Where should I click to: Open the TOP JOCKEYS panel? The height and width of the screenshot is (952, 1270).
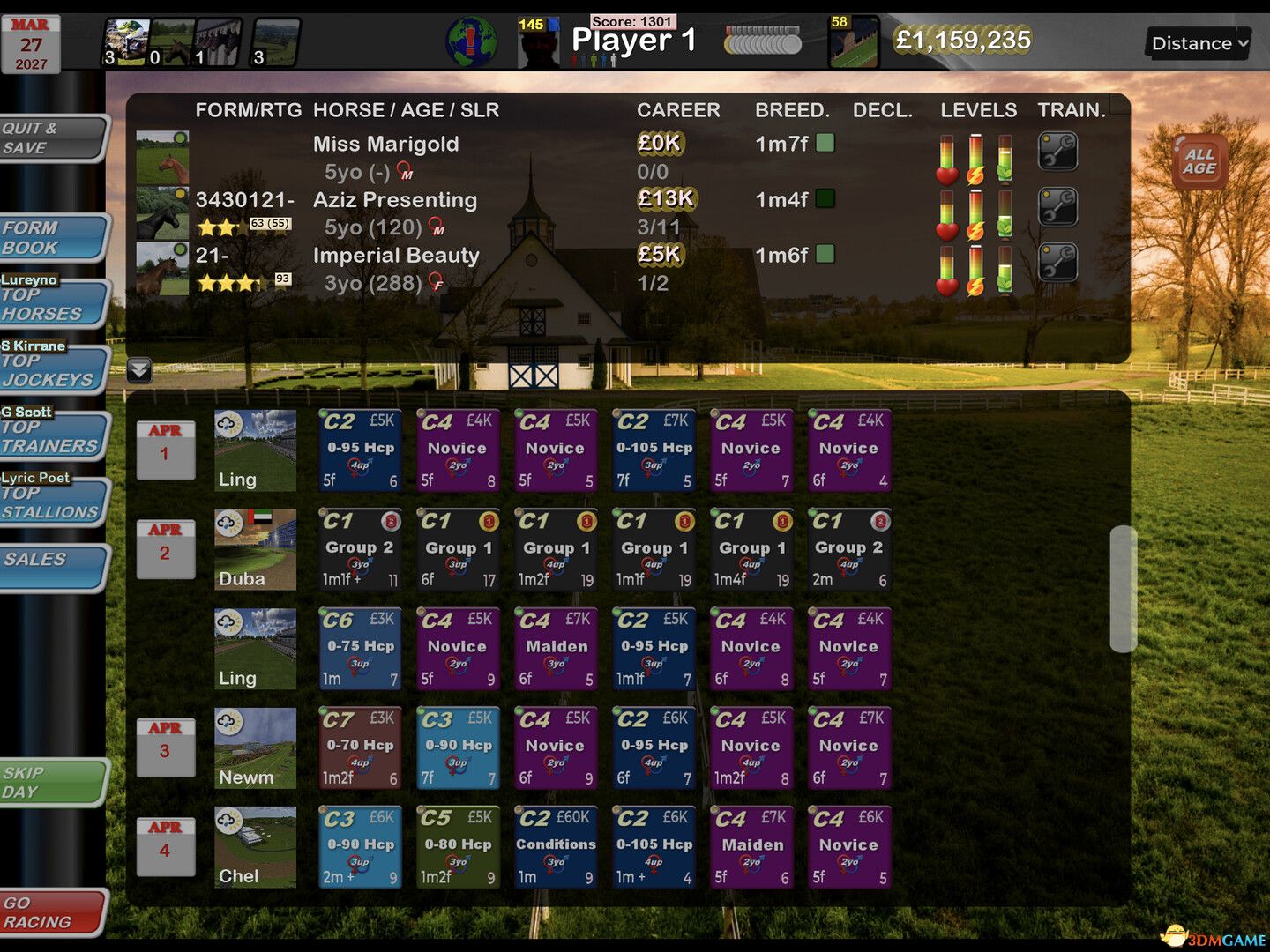coord(49,368)
